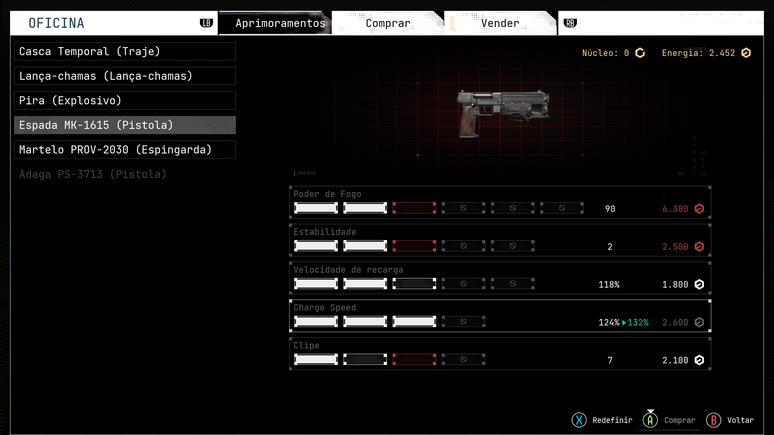Image resolution: width=774 pixels, height=435 pixels.
Task: Select Casca Temporal (Traje) from the list
Action: tap(125, 51)
